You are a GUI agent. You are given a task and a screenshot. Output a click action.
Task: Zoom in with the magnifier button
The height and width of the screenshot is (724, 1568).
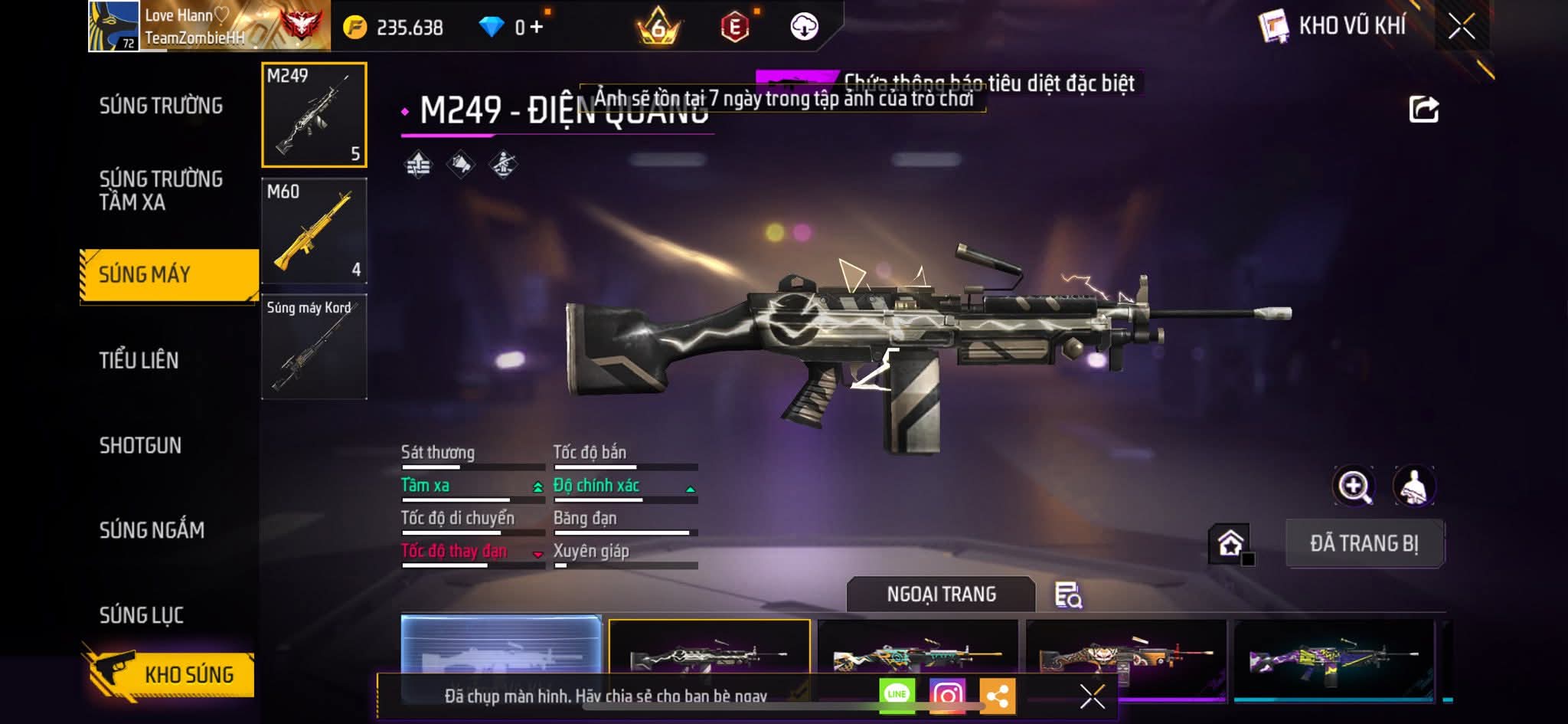tap(1354, 486)
